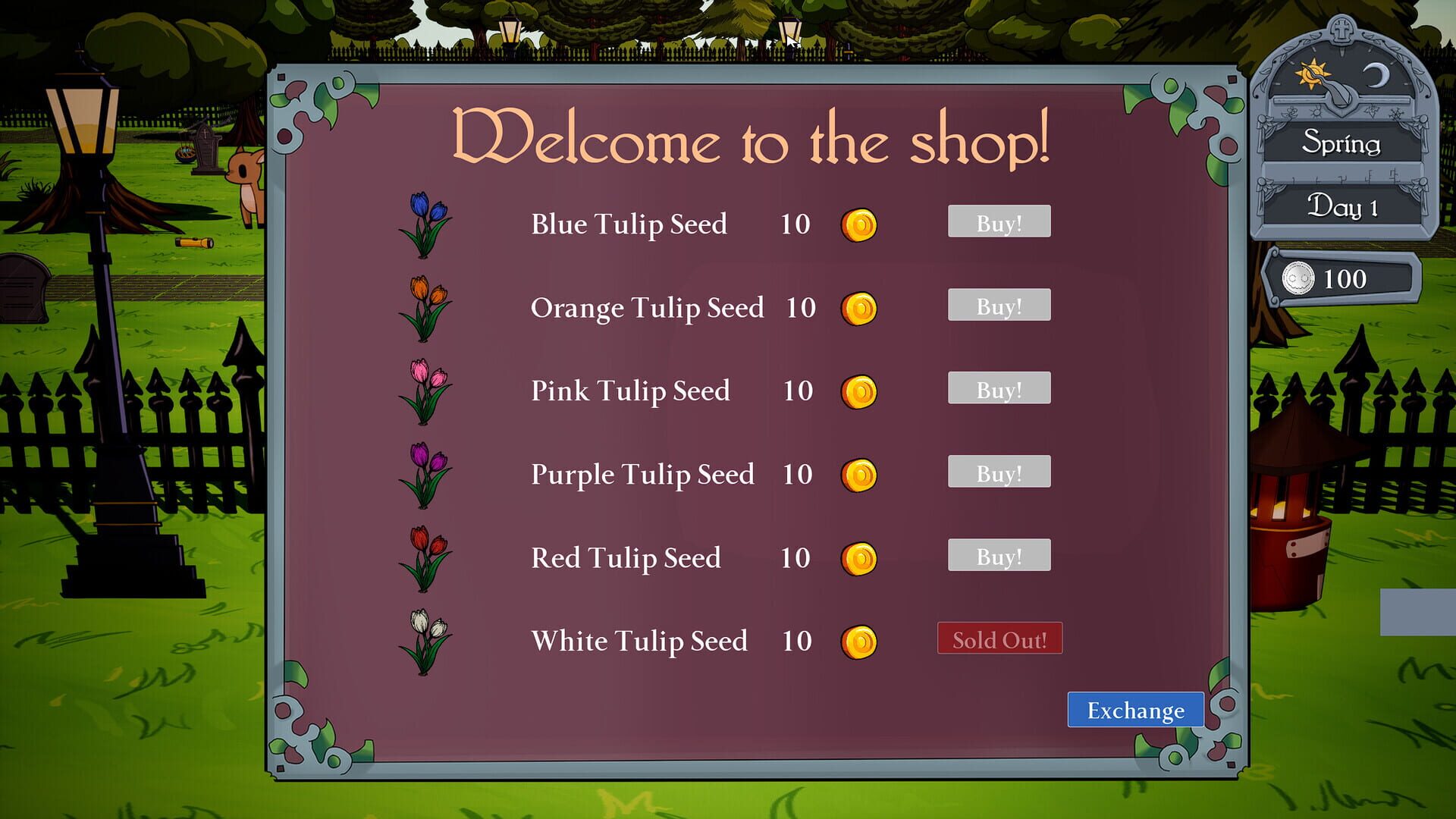Image resolution: width=1456 pixels, height=819 pixels.
Task: Buy the Pink Tulip Seed
Action: [x=999, y=388]
